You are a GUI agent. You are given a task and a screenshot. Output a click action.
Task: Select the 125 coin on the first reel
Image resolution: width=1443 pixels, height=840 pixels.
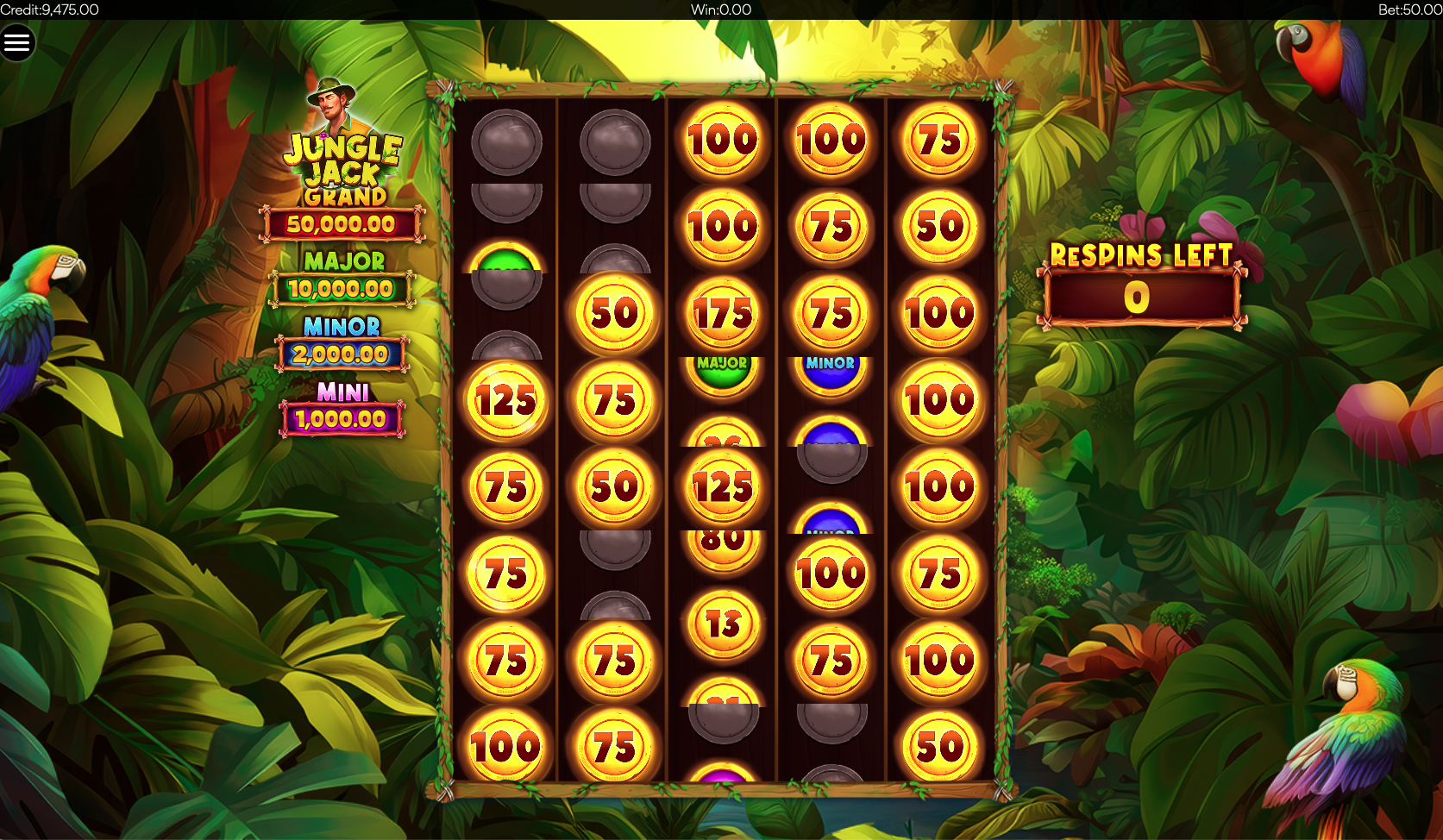click(505, 399)
